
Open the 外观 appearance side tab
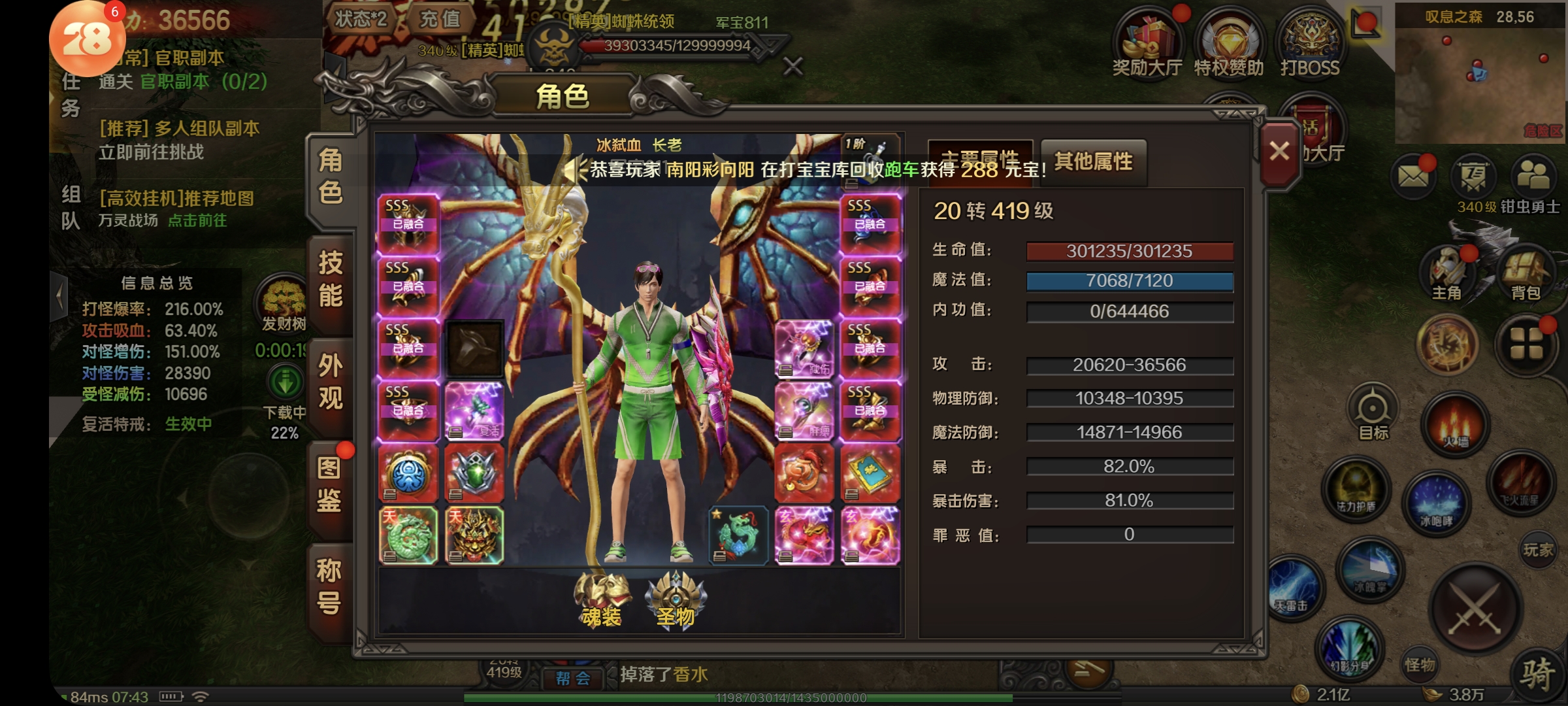click(x=331, y=381)
